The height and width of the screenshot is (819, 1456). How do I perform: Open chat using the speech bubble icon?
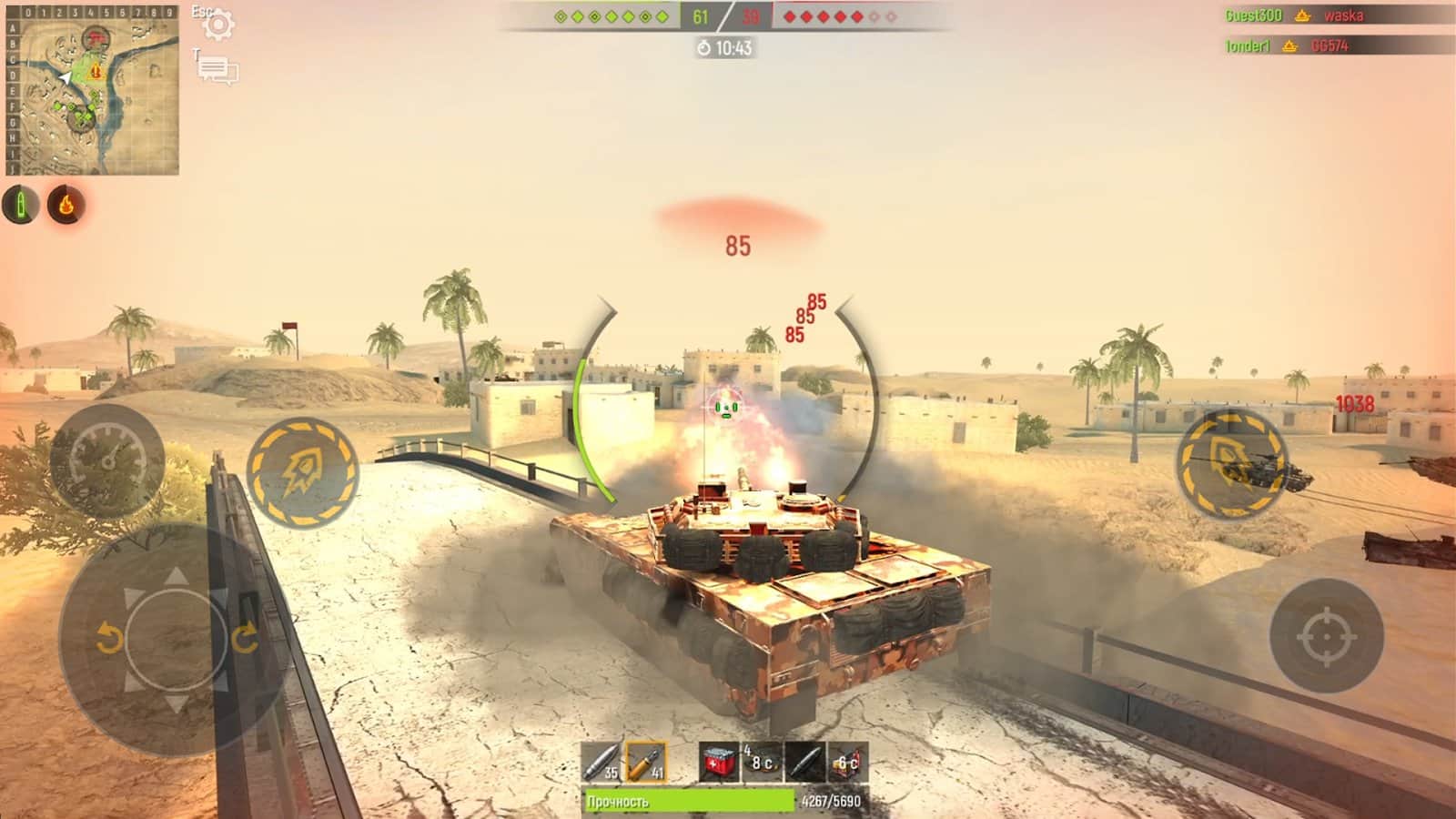[218, 67]
